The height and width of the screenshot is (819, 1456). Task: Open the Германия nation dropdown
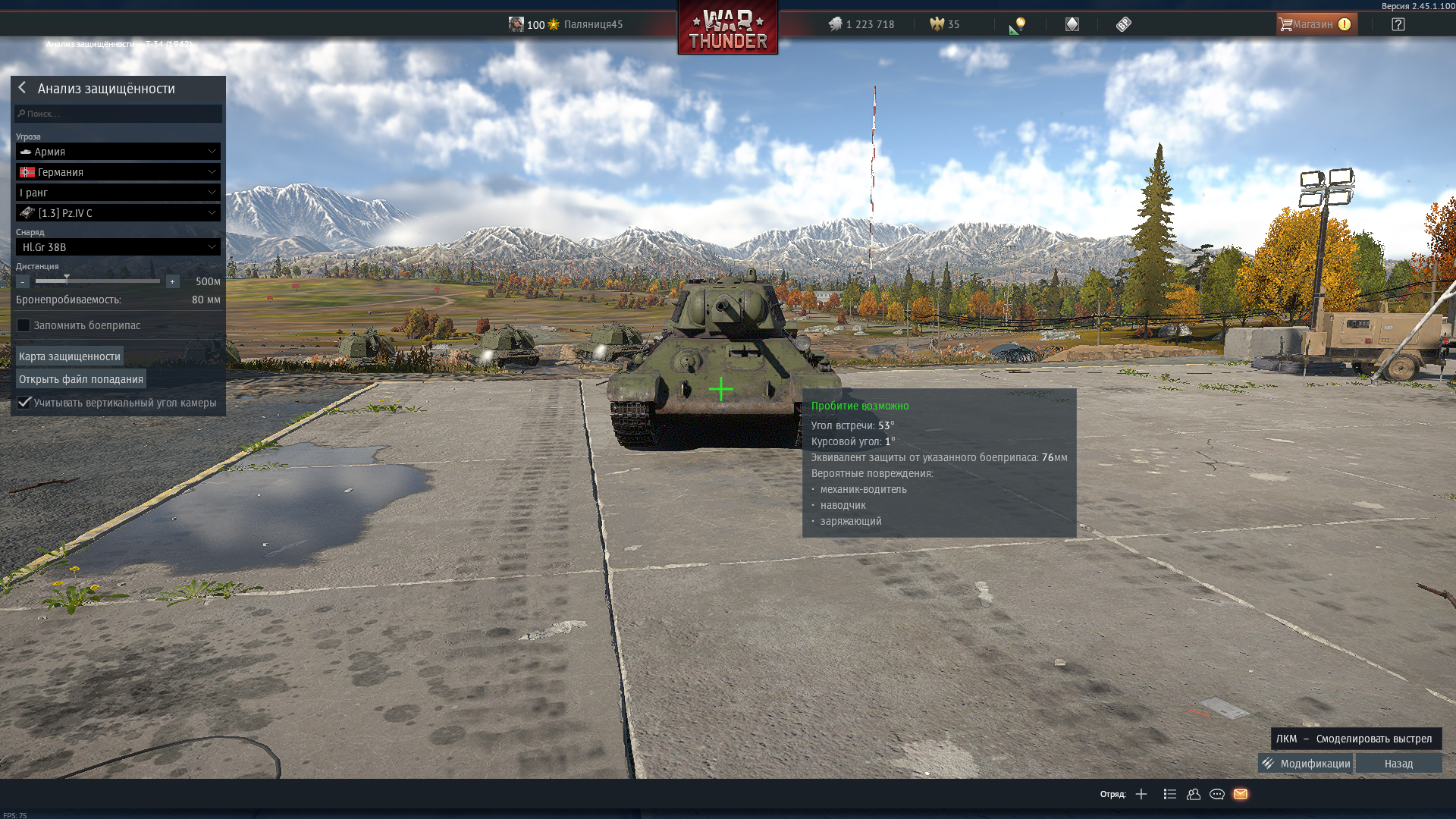point(118,172)
